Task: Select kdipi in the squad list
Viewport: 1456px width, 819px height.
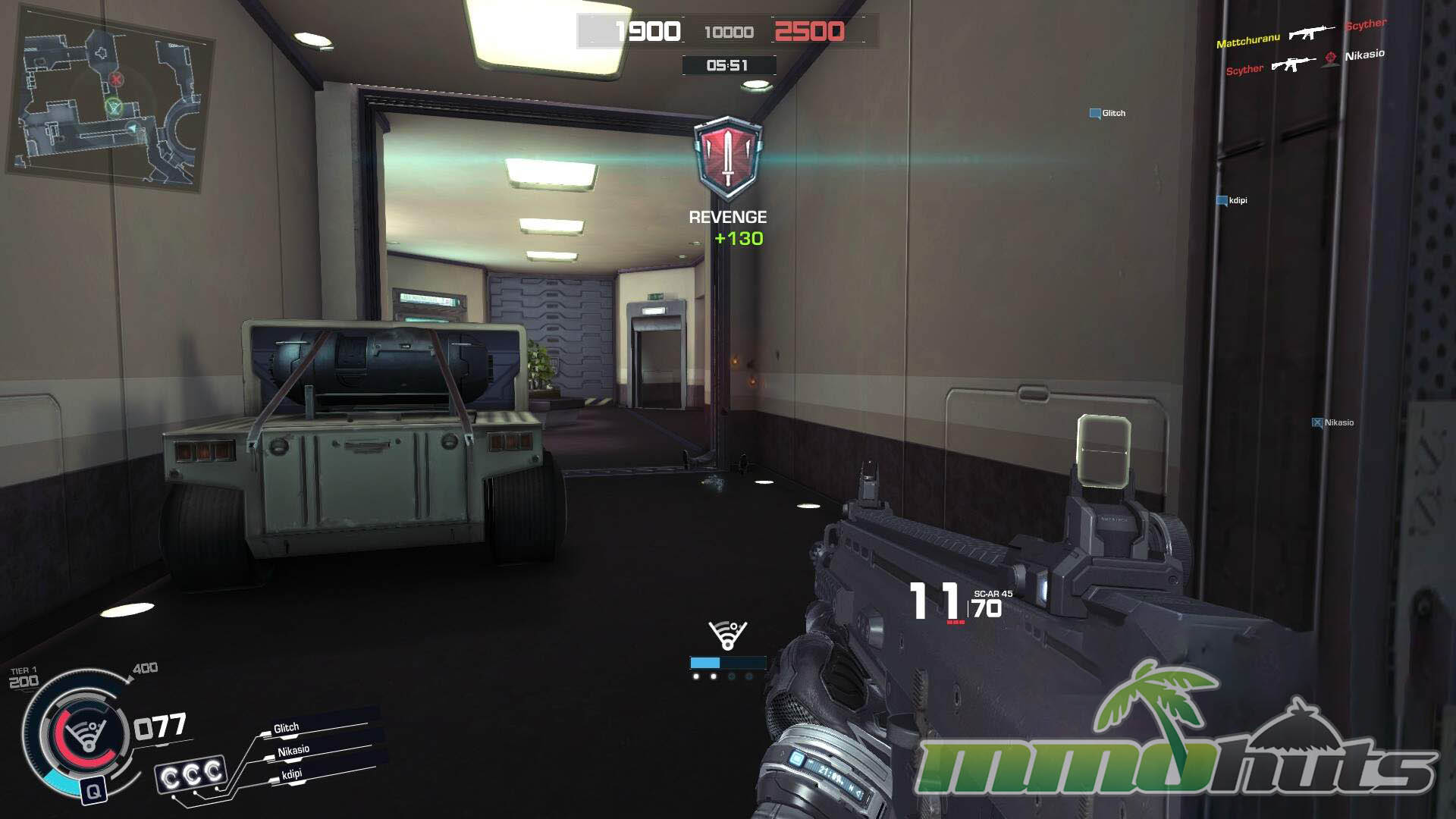Action: [x=292, y=774]
